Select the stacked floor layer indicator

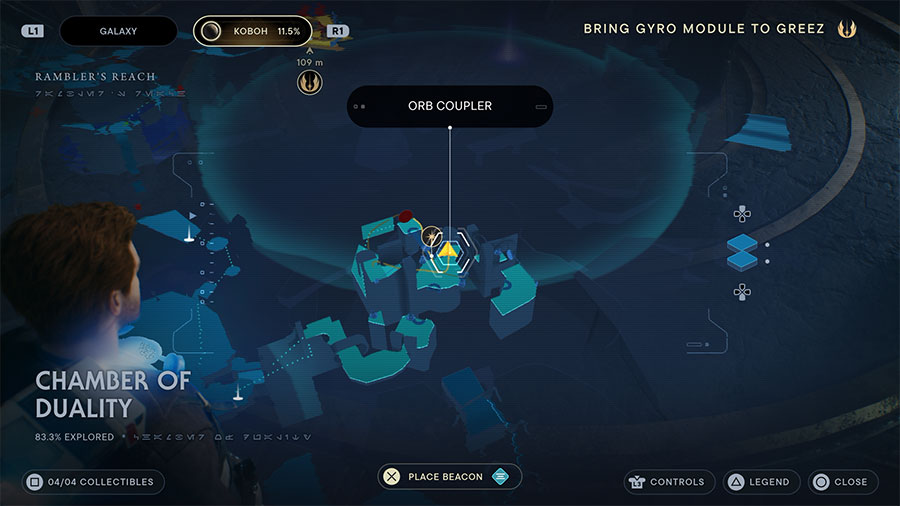[742, 252]
